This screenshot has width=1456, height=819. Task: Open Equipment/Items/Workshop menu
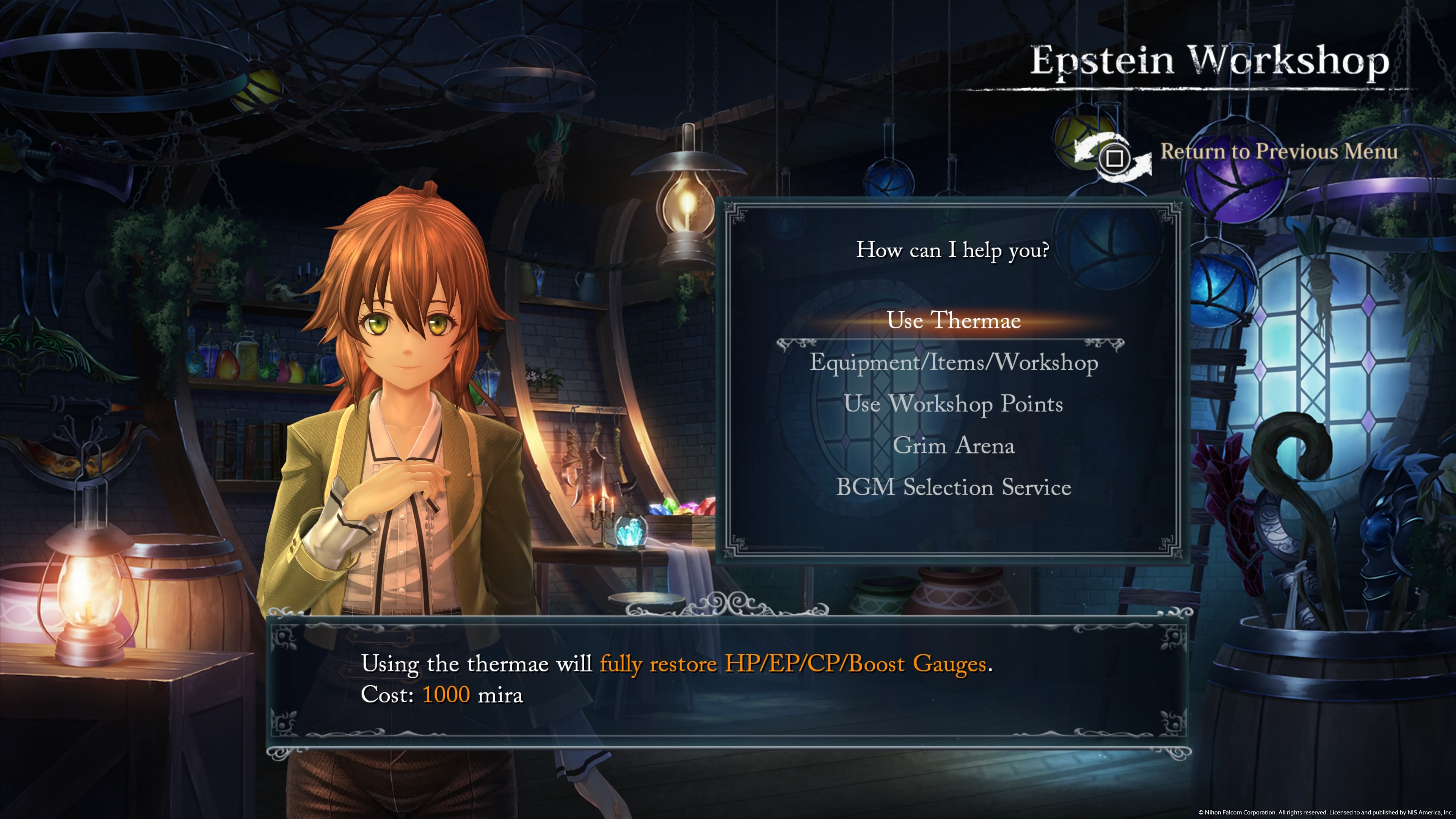coord(954,362)
